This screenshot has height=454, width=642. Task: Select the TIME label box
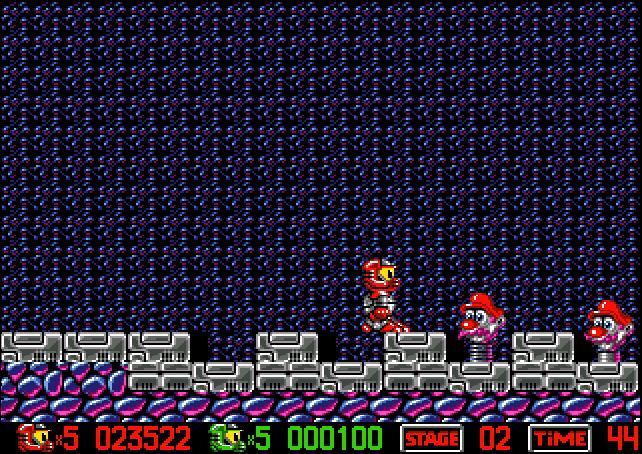point(559,439)
